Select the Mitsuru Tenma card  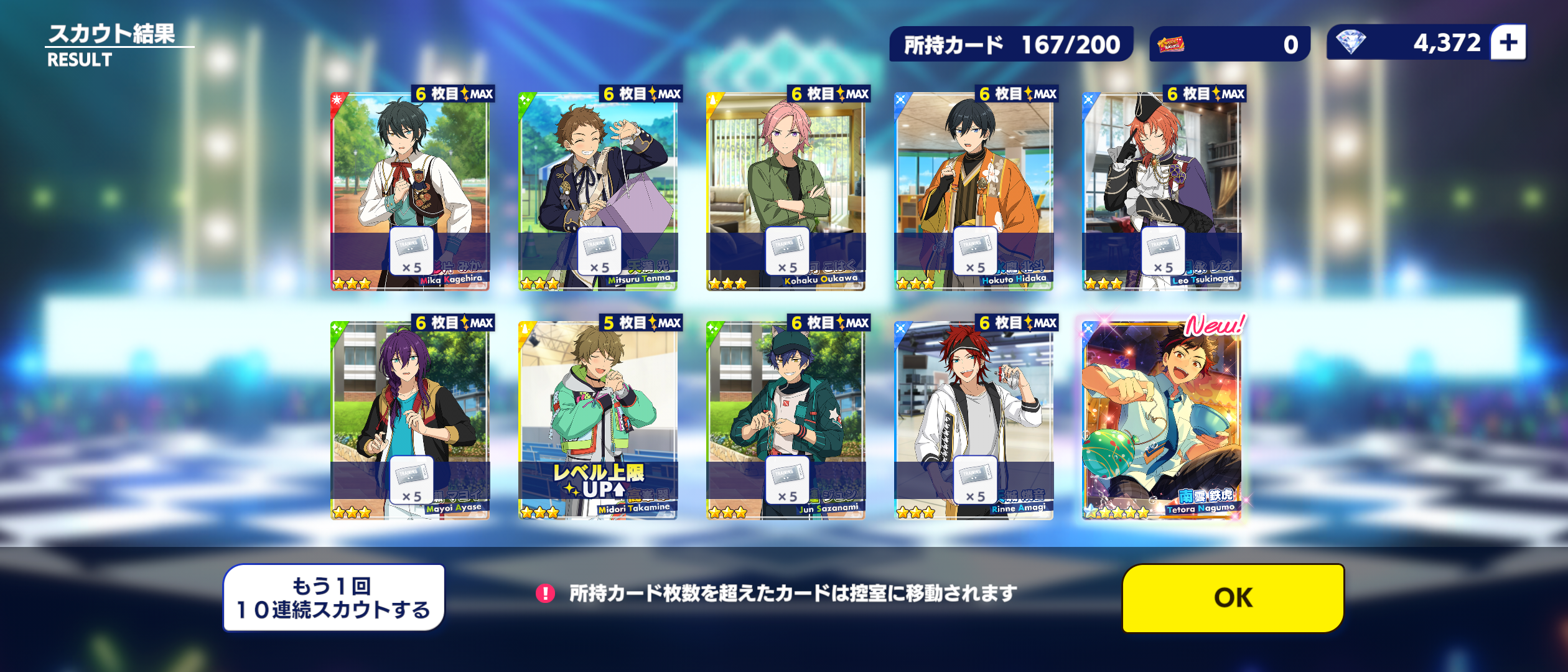(598, 190)
